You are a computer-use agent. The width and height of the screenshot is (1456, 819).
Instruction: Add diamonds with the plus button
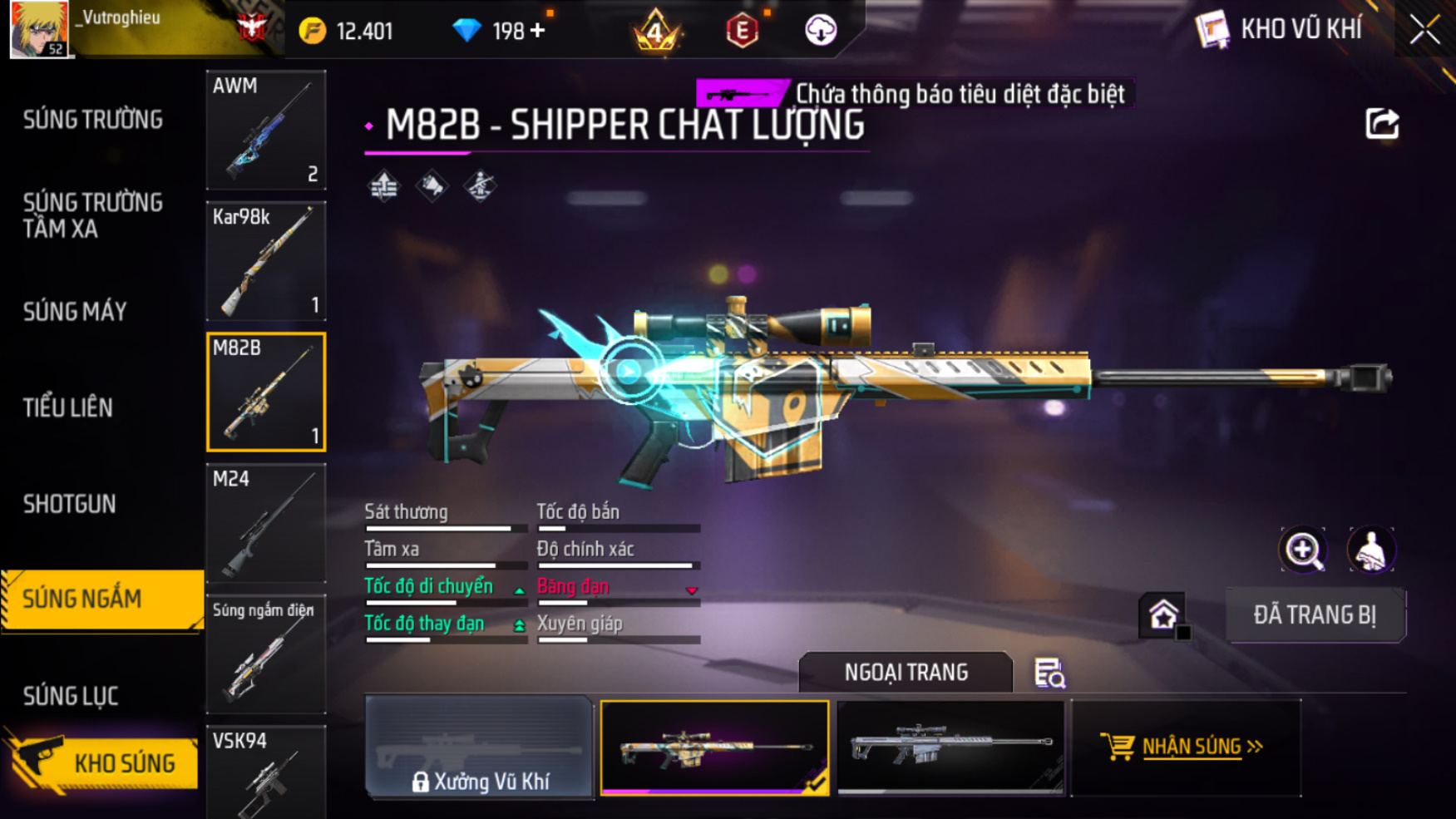(x=538, y=31)
